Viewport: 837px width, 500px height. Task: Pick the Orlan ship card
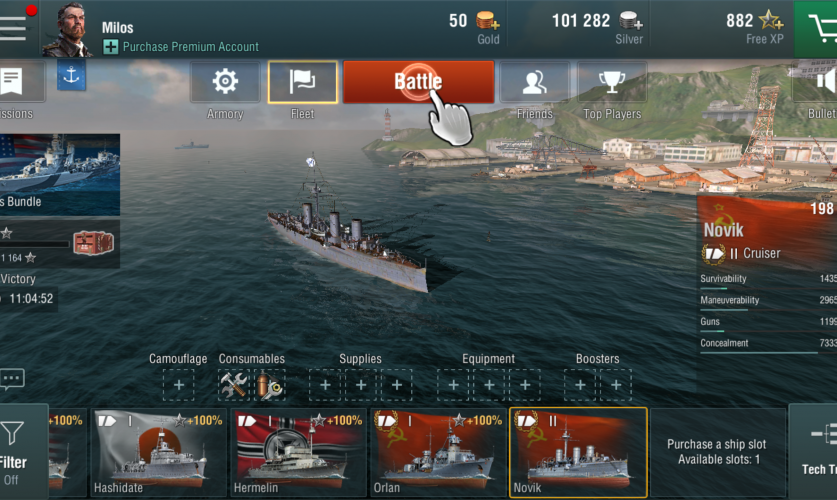[438, 452]
